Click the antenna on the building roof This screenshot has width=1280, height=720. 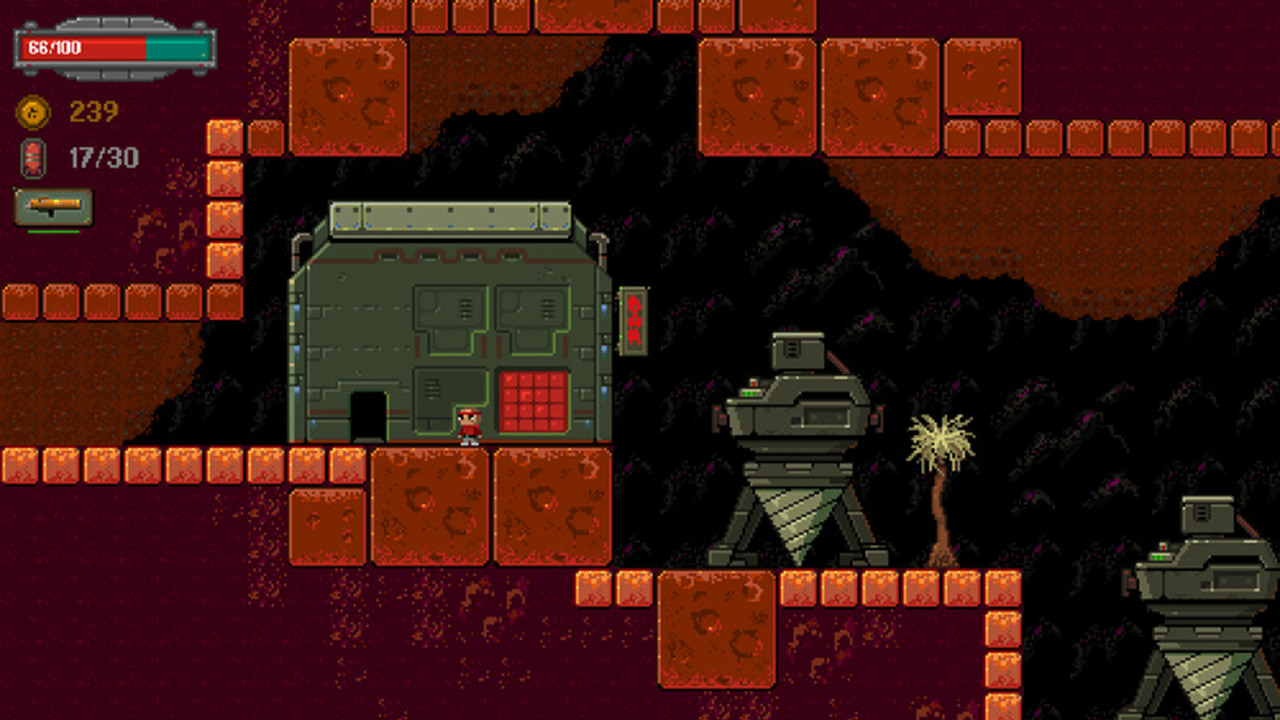(x=600, y=240)
